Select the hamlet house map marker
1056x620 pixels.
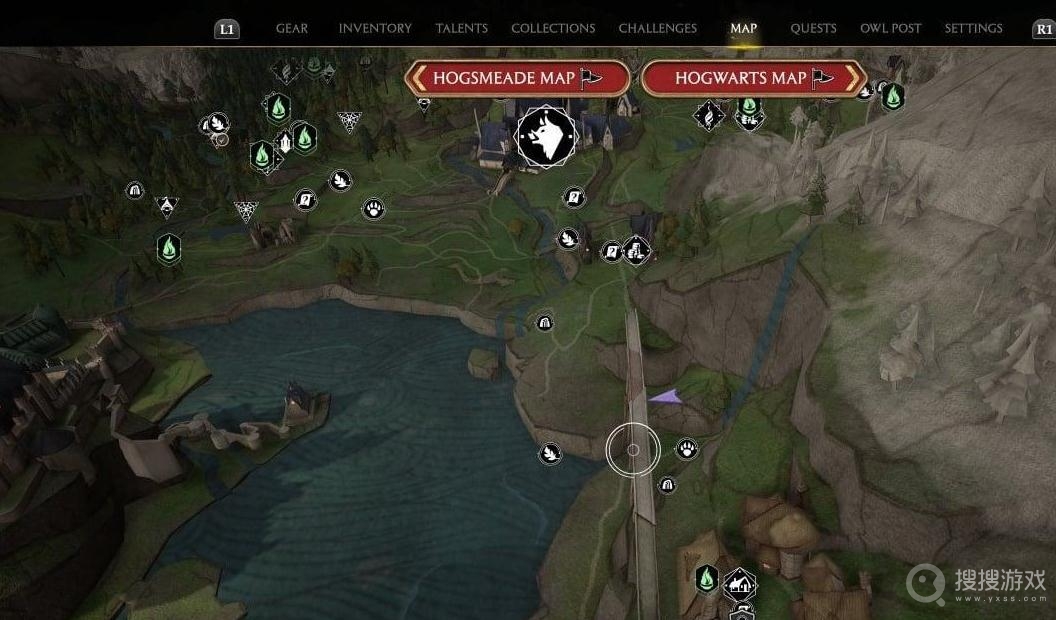(x=740, y=582)
